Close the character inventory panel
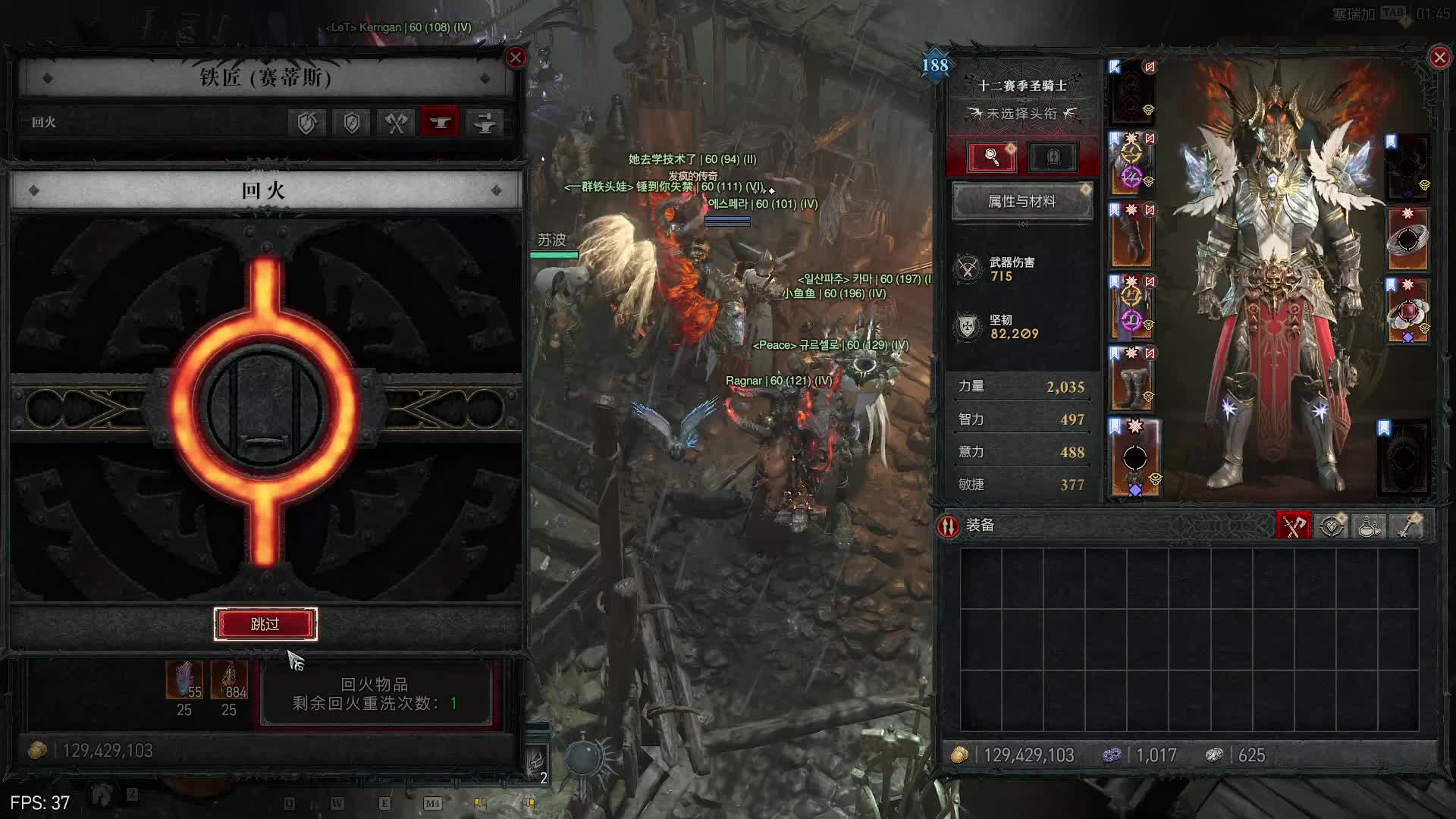Viewport: 1456px width, 819px height. click(1439, 58)
